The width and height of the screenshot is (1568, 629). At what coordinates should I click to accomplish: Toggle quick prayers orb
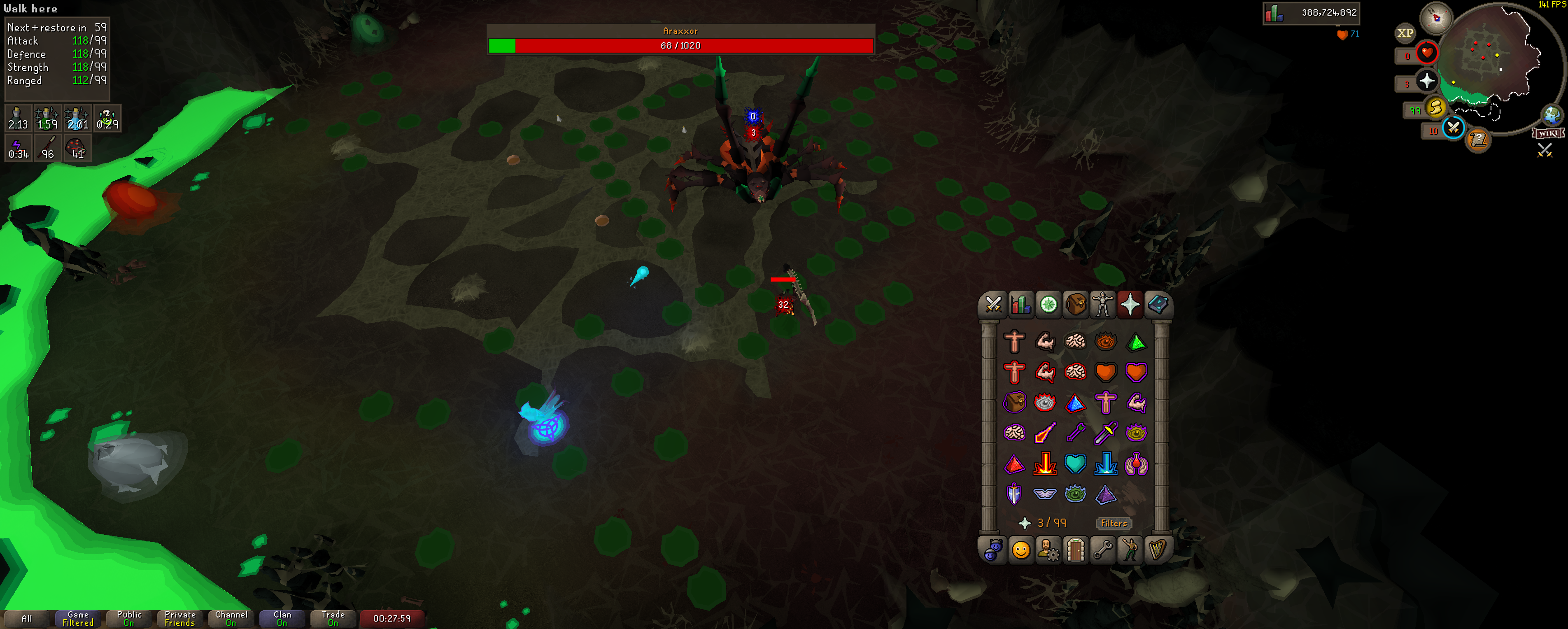(1426, 81)
